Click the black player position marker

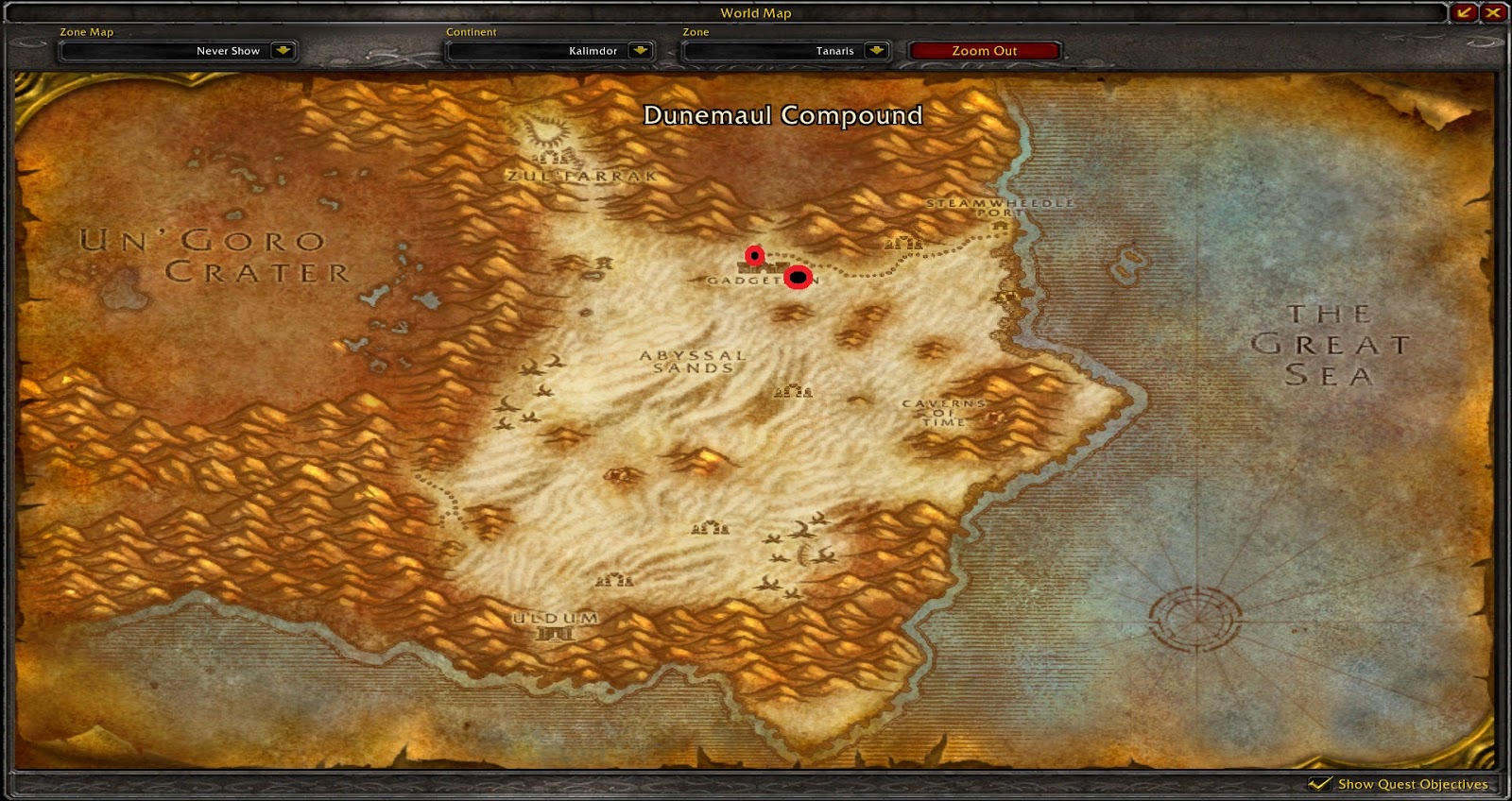point(797,277)
